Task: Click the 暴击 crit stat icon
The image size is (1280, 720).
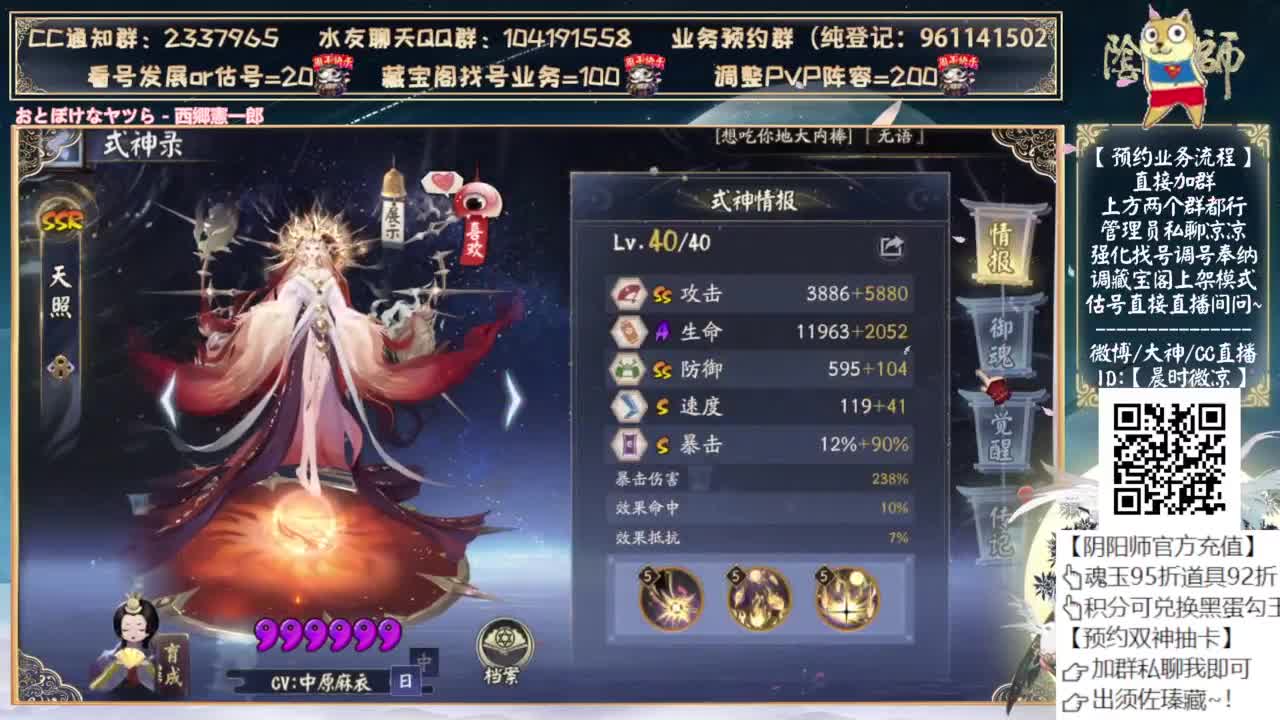Action: pyautogui.click(x=630, y=438)
